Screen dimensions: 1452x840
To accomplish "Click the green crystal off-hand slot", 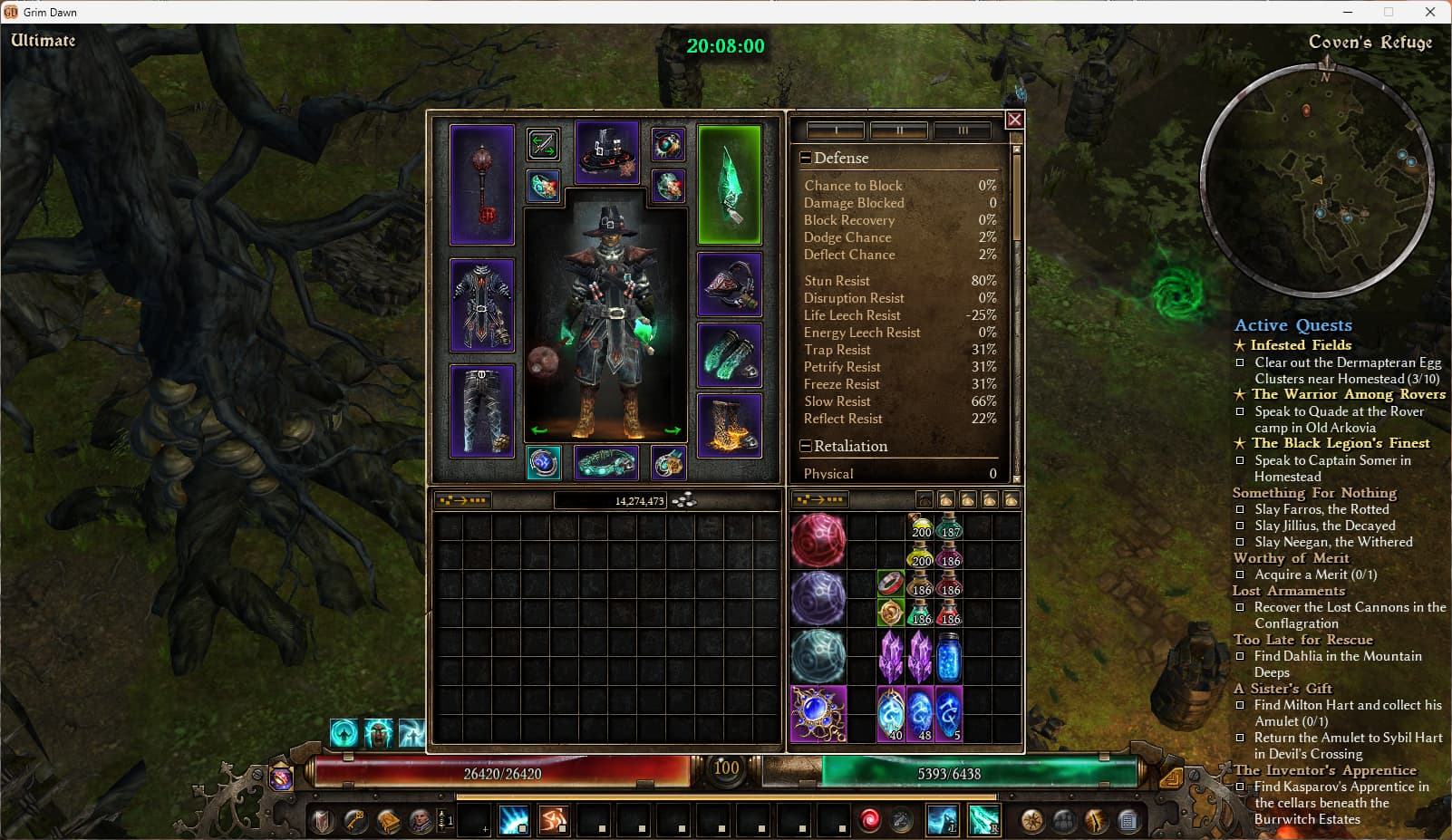I will 730,185.
